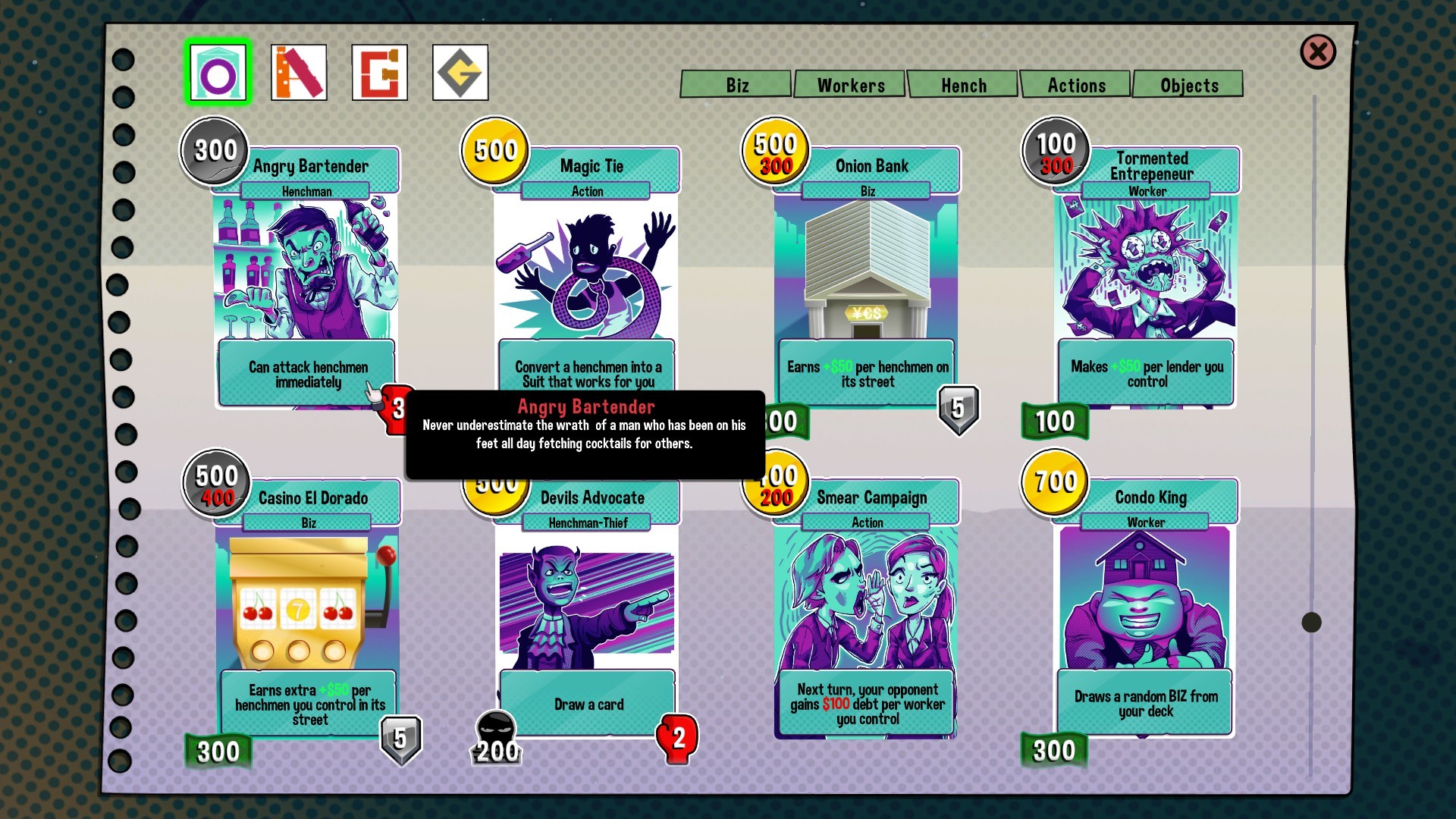Click the silver 300 coin on Angry Bartender
This screenshot has height=819, width=1456.
[213, 149]
